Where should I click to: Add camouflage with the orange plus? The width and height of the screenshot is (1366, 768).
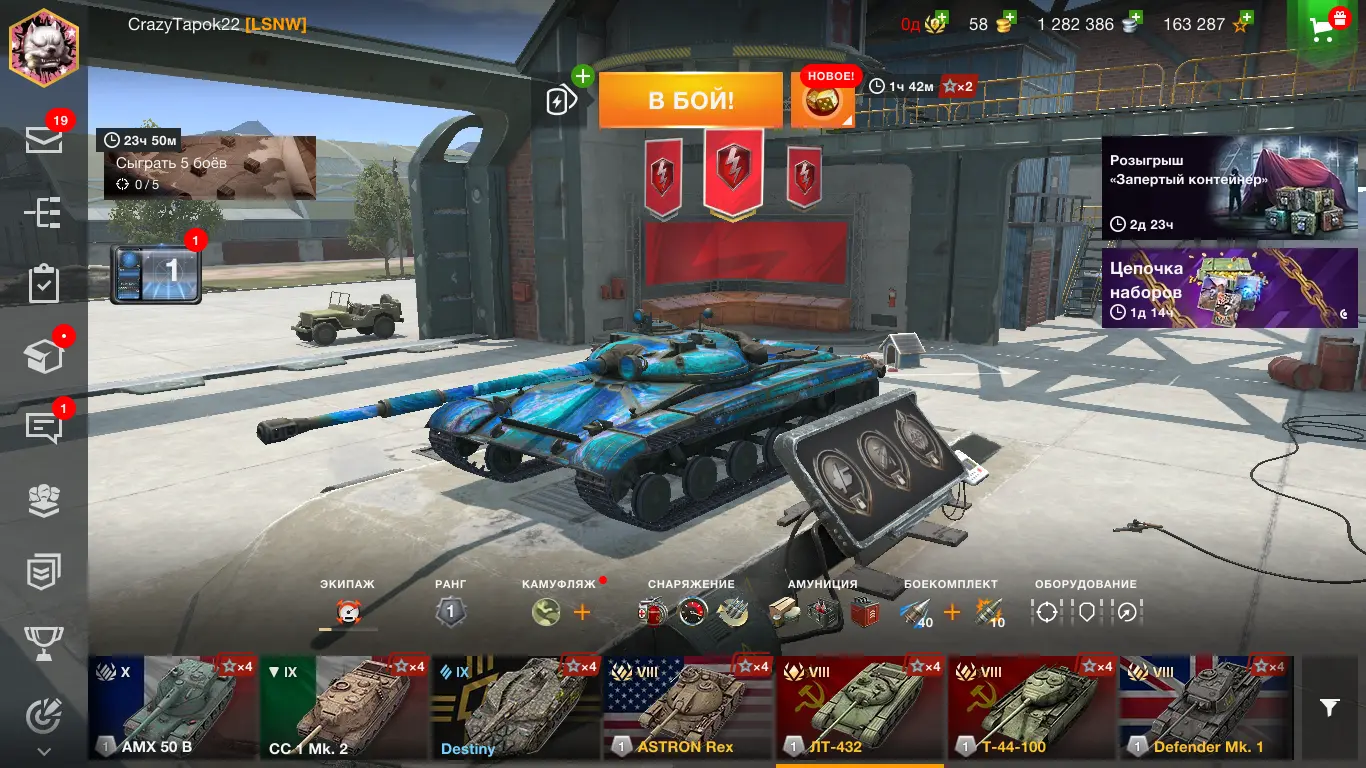(582, 612)
